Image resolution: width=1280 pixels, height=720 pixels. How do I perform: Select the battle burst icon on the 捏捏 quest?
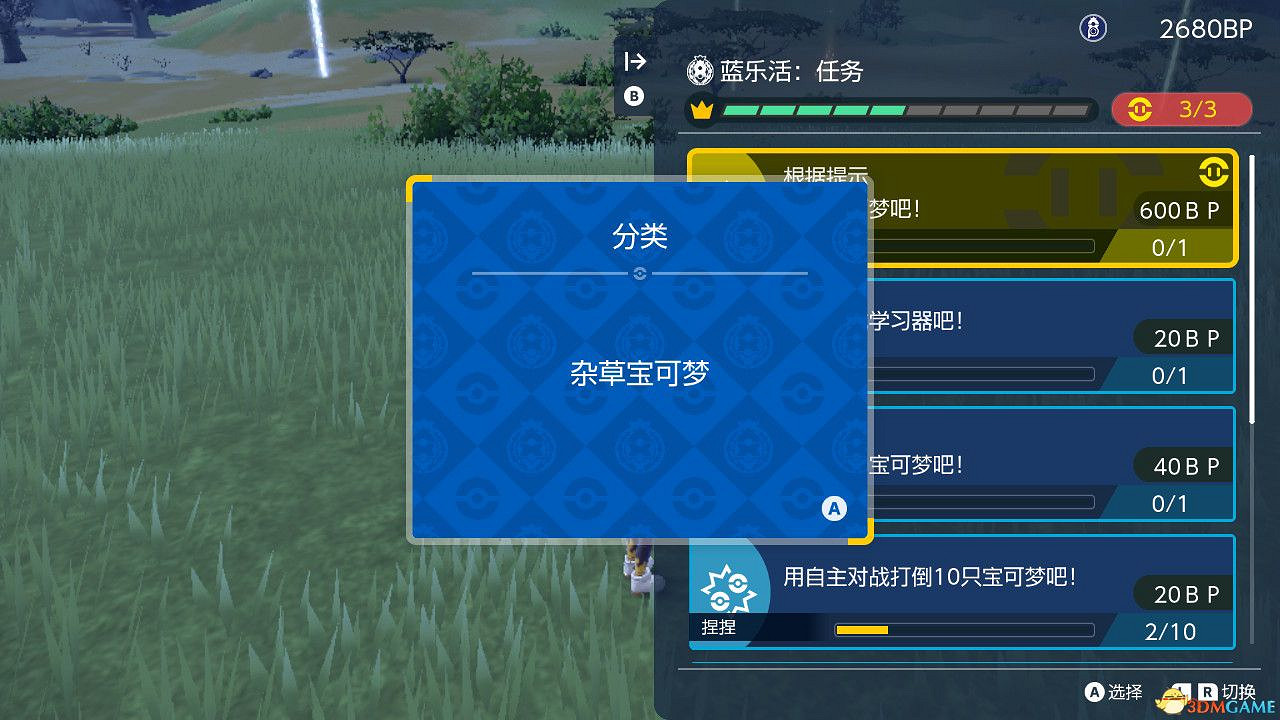coord(730,588)
